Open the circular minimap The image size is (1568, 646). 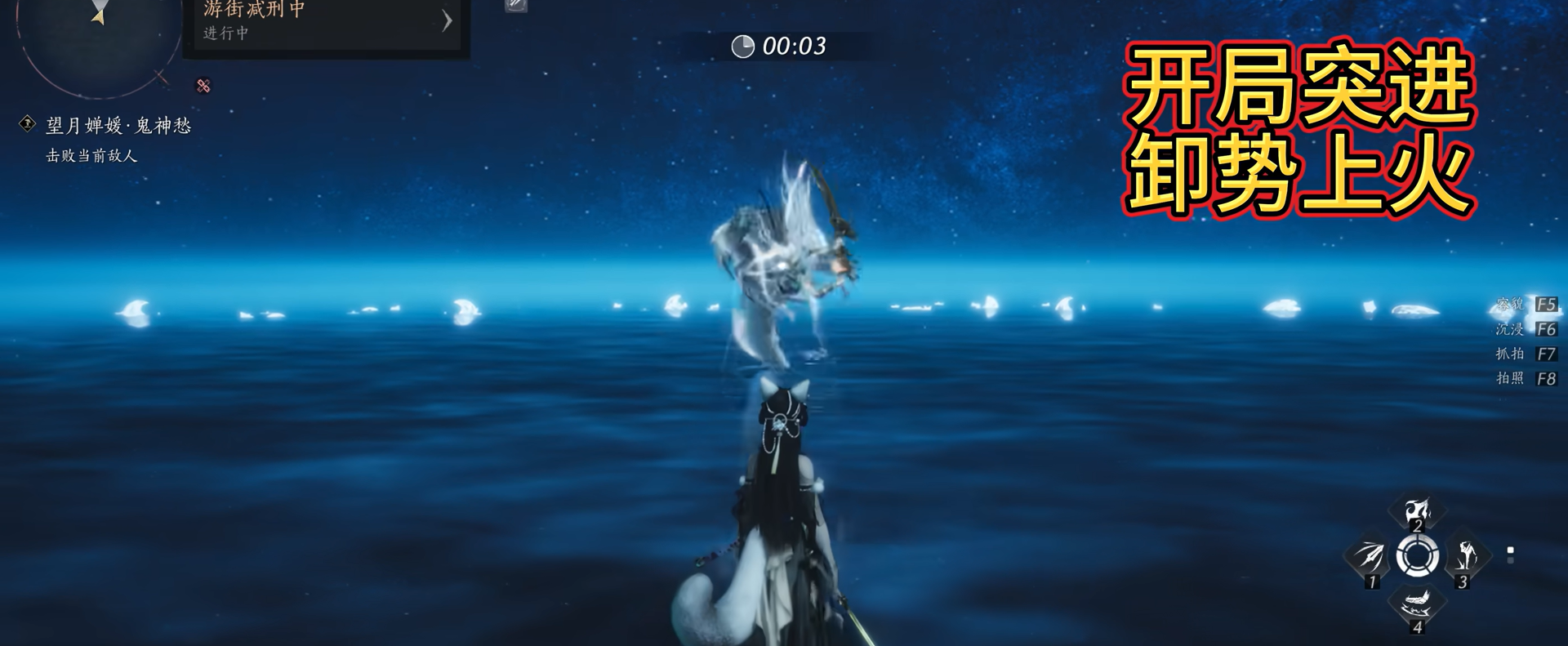click(x=98, y=33)
